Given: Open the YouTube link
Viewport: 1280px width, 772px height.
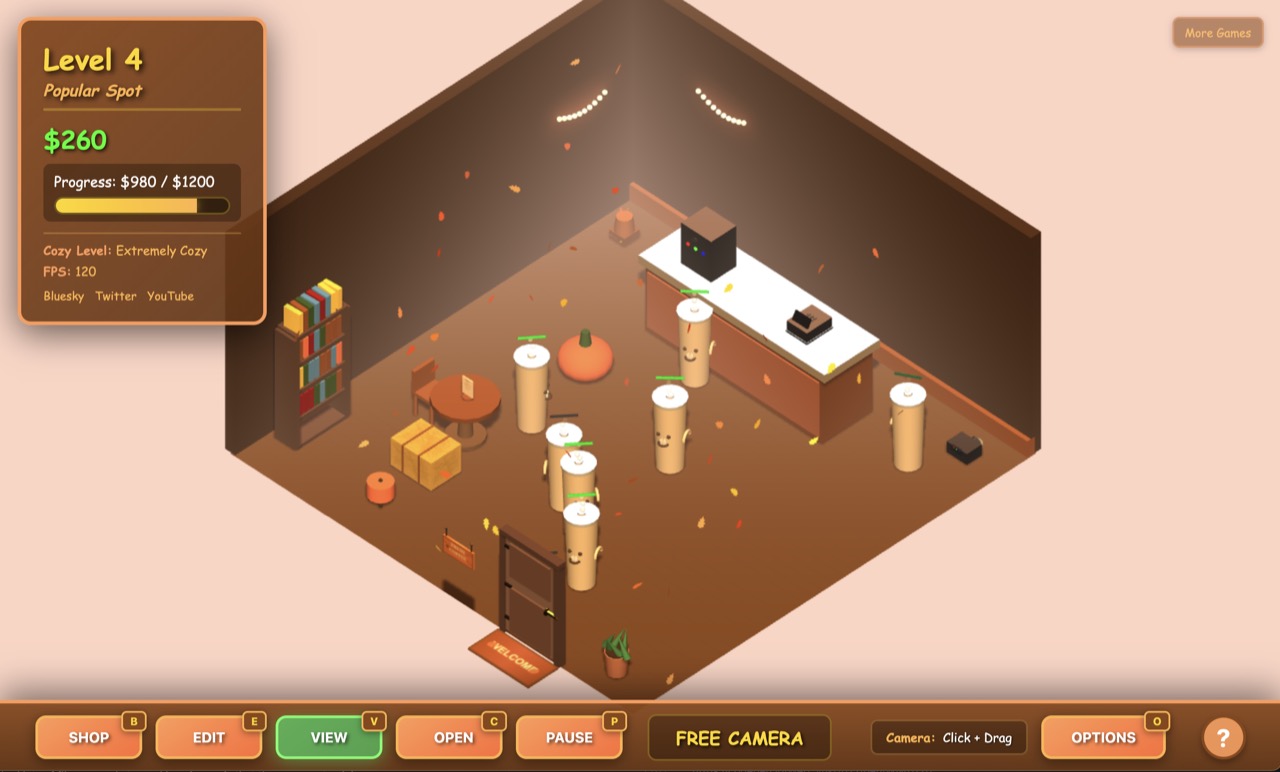Looking at the screenshot, I should coord(169,296).
